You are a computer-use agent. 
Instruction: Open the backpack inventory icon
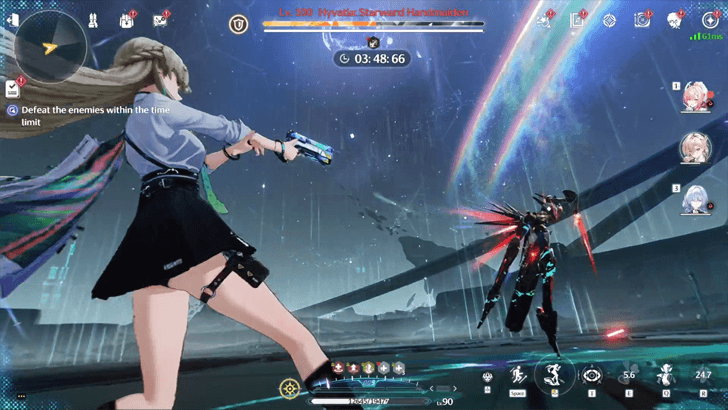[x=130, y=20]
